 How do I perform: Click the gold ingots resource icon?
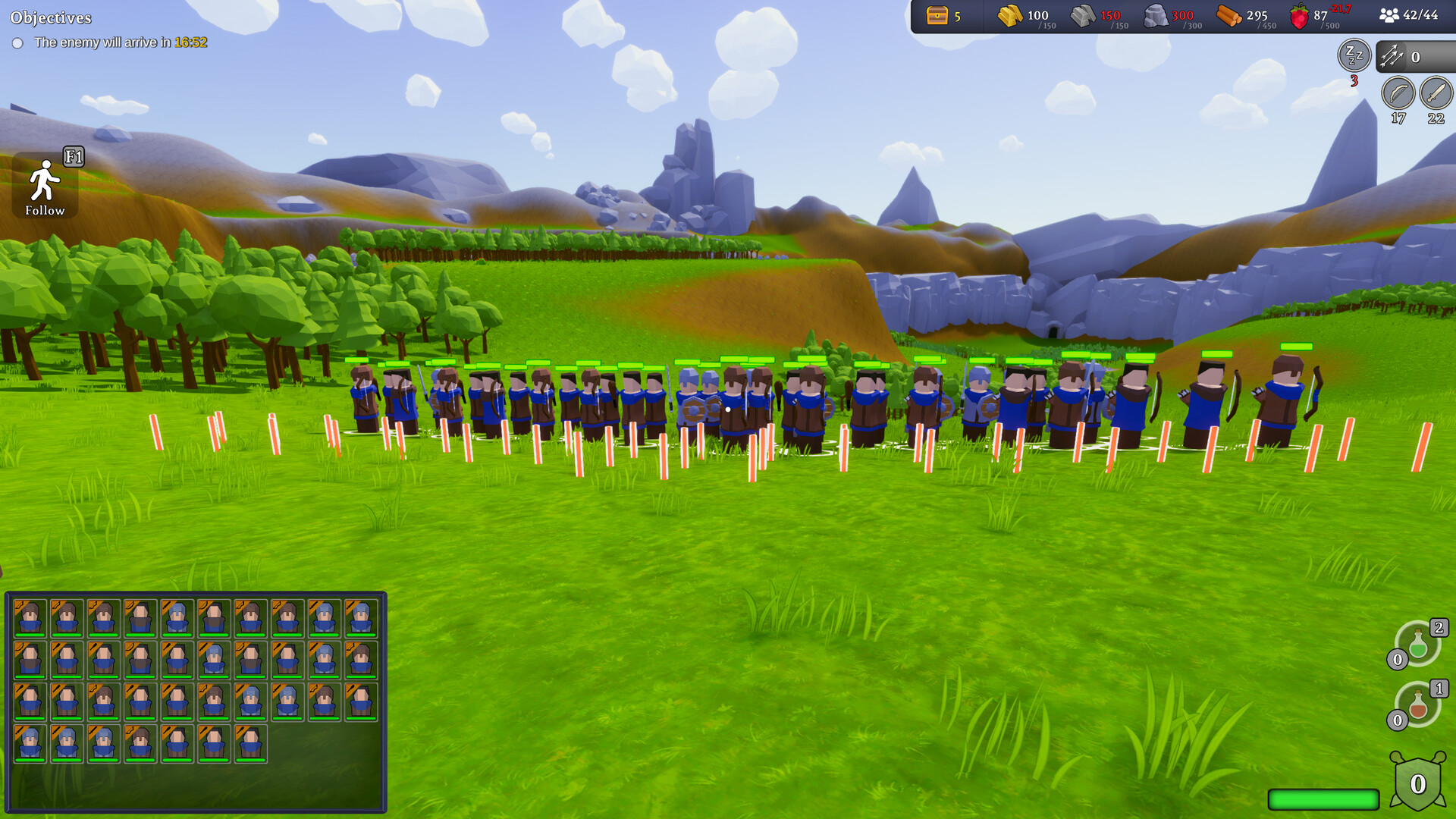tap(1009, 15)
